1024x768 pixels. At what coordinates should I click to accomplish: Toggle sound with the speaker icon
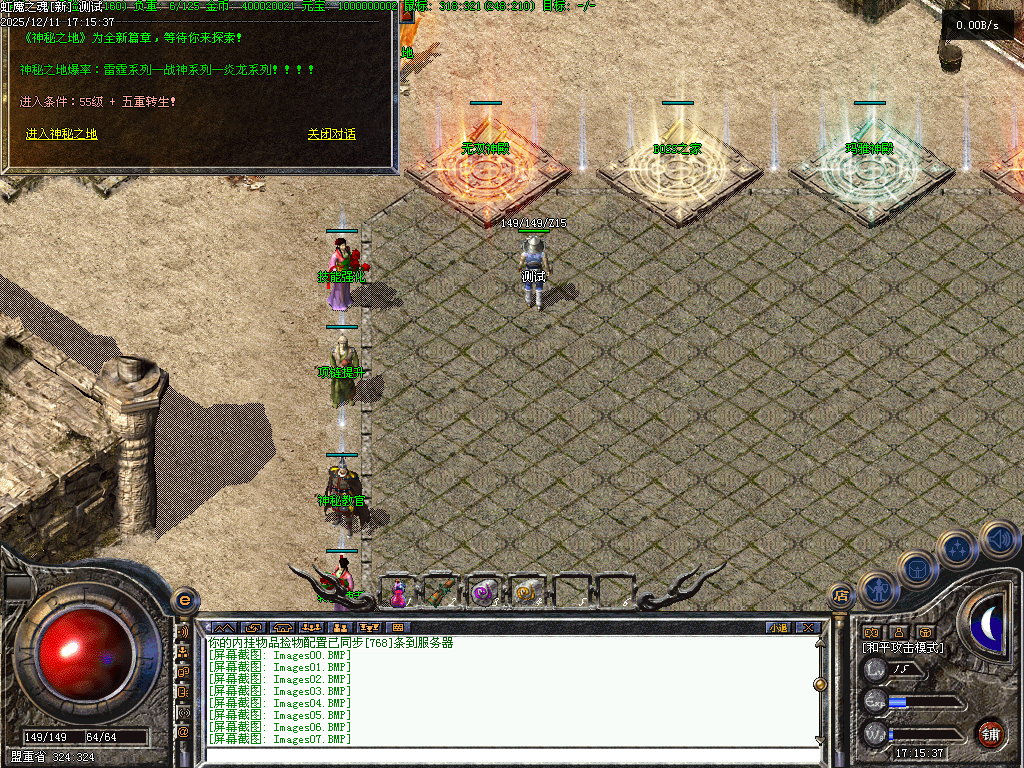[998, 539]
